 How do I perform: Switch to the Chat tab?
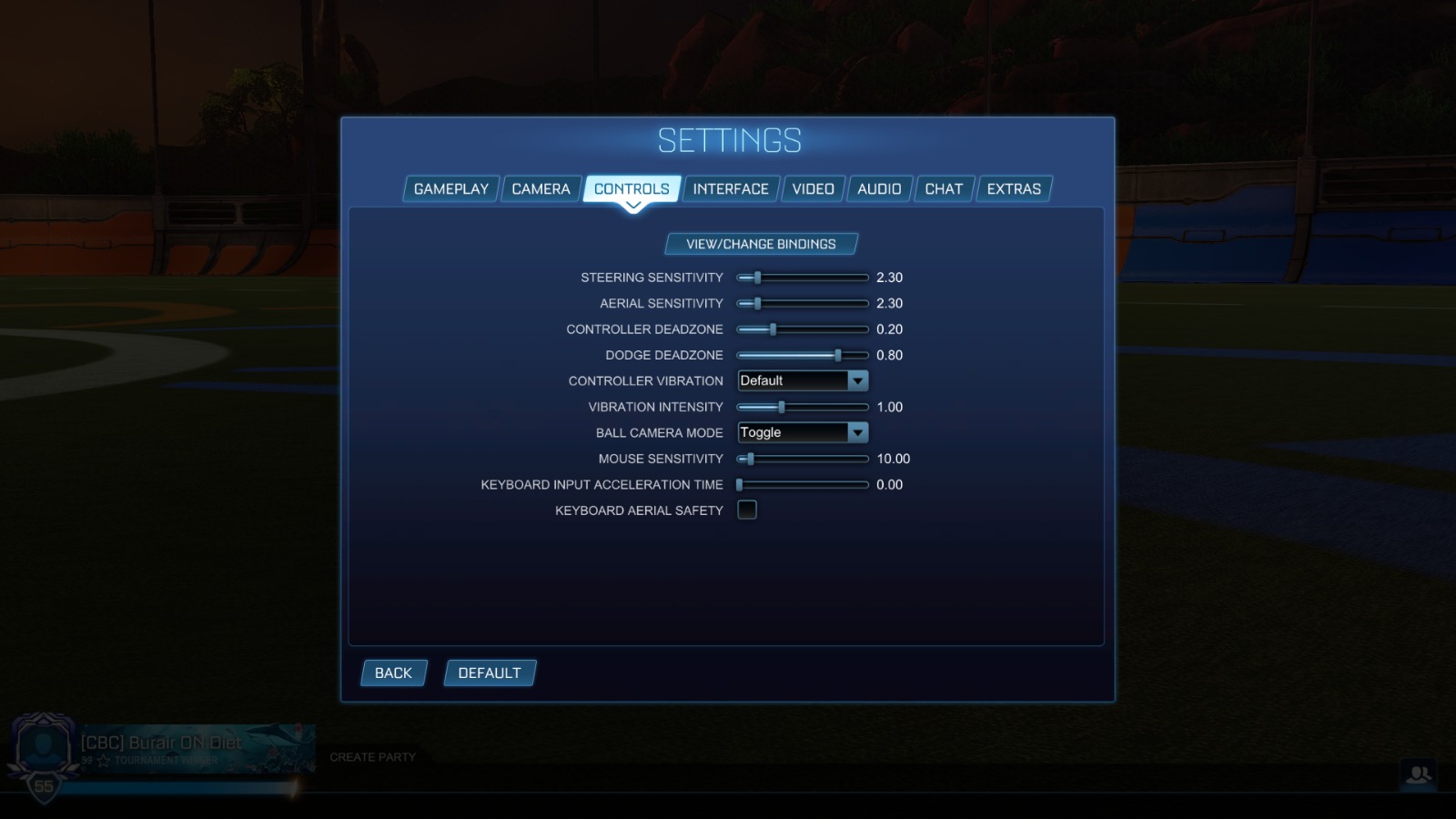point(945,188)
